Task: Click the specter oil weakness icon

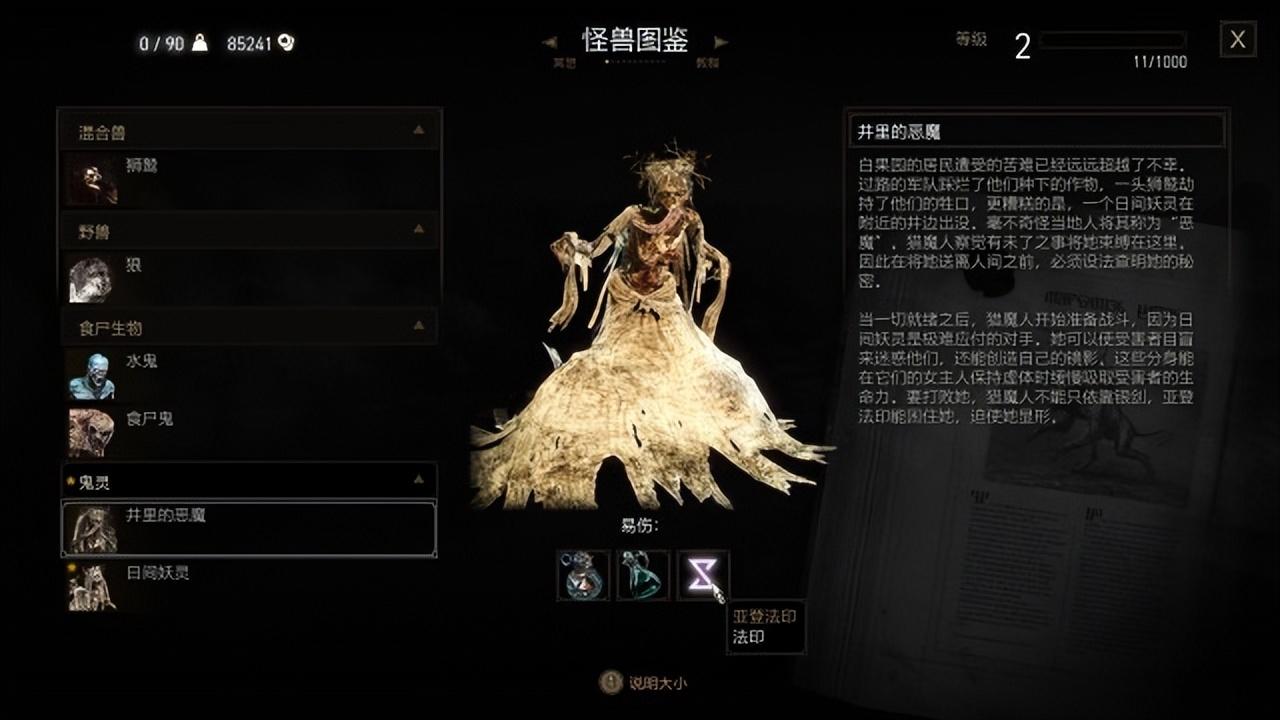Action: (640, 575)
